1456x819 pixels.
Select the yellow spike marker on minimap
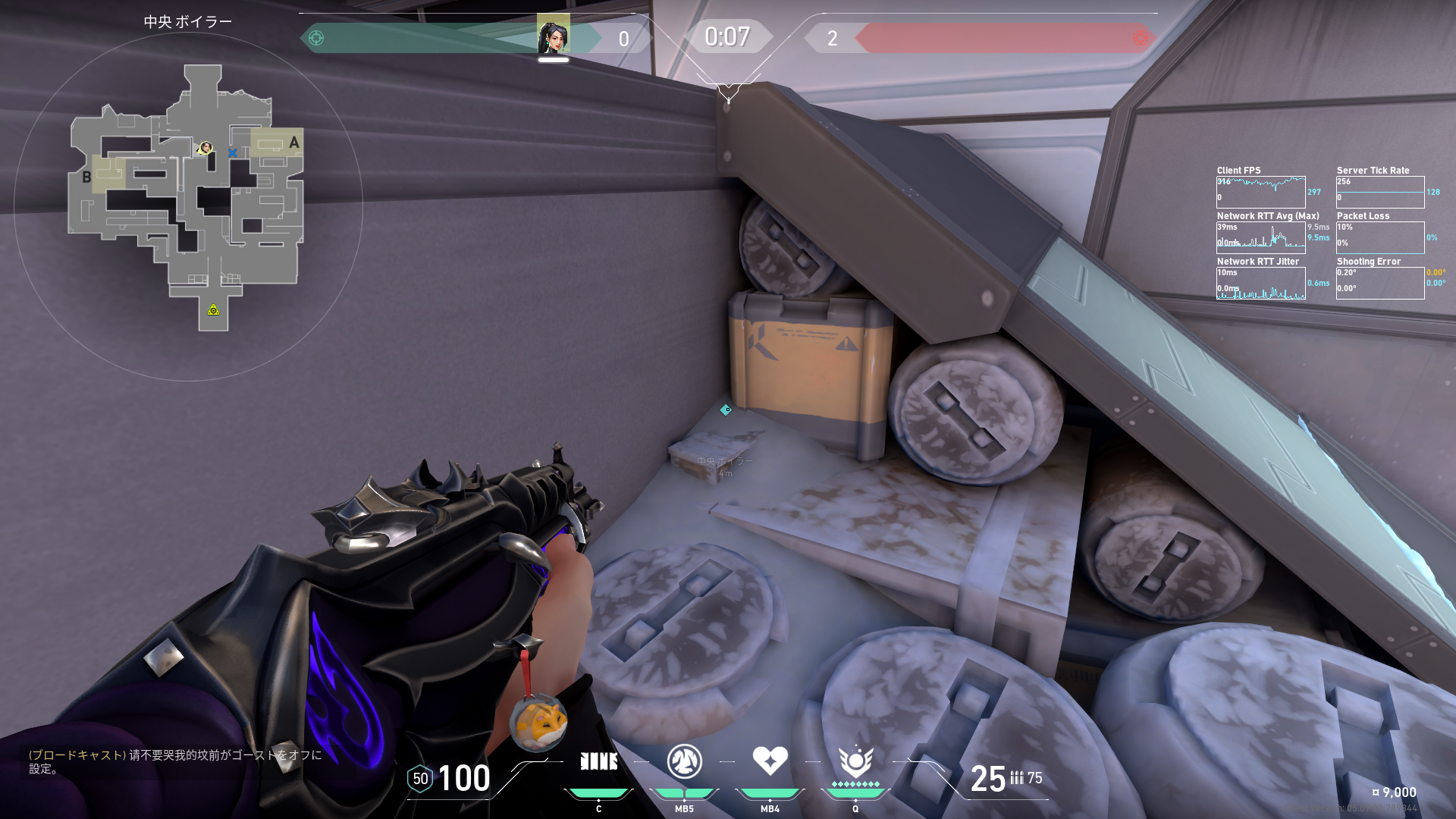click(x=214, y=309)
